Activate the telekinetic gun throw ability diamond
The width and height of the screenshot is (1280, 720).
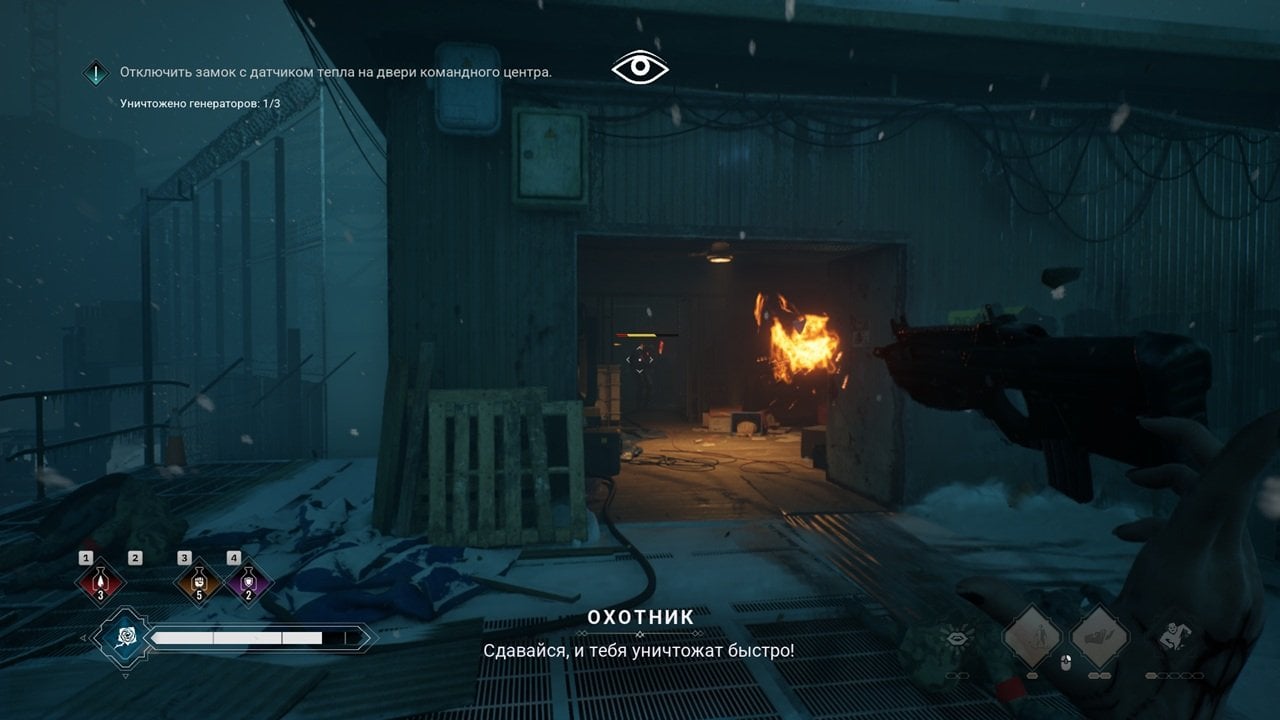pyautogui.click(x=1100, y=637)
